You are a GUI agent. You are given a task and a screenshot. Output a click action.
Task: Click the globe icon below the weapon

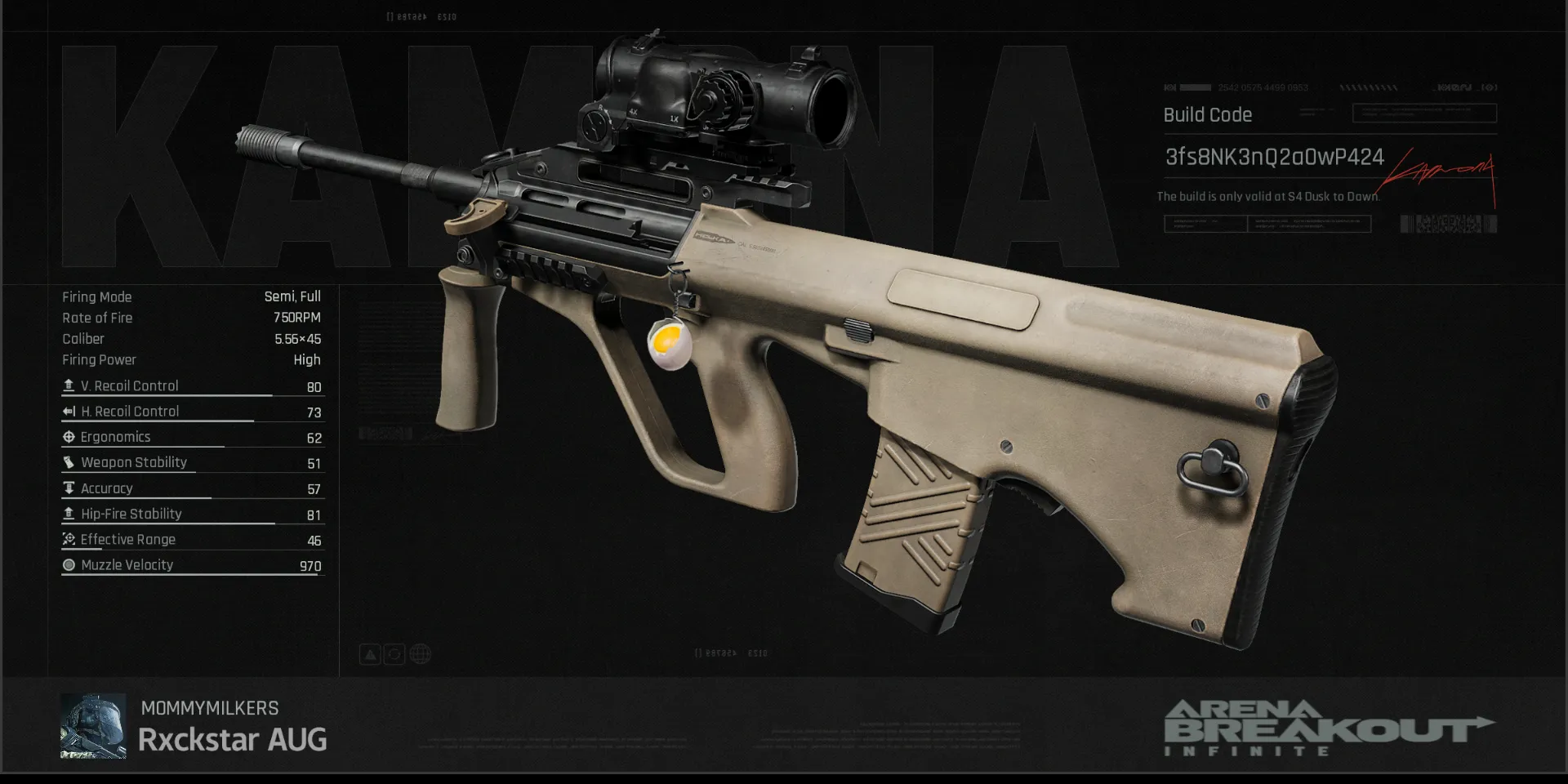[x=420, y=654]
